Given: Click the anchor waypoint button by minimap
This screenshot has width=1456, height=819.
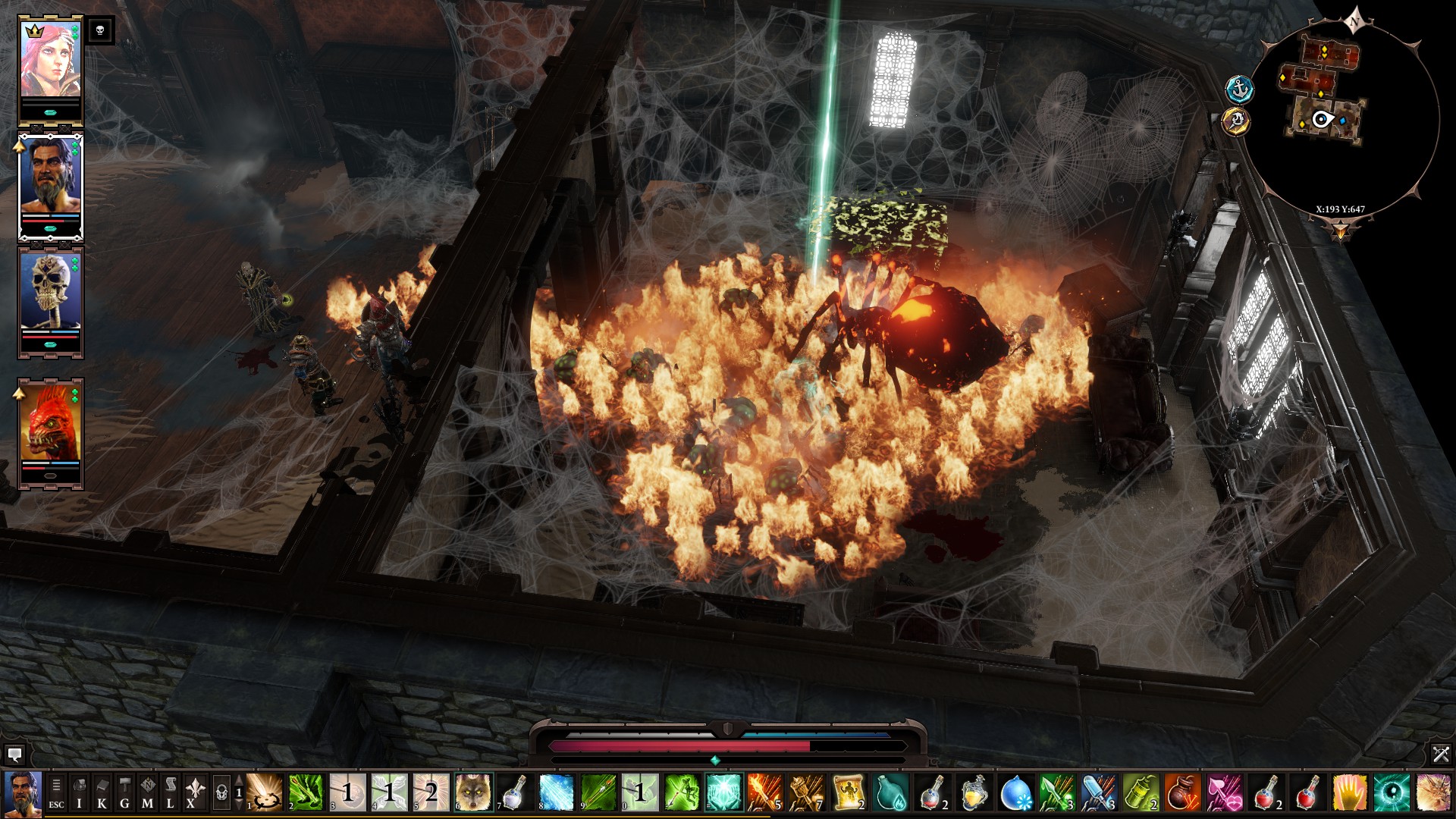Looking at the screenshot, I should tap(1240, 89).
